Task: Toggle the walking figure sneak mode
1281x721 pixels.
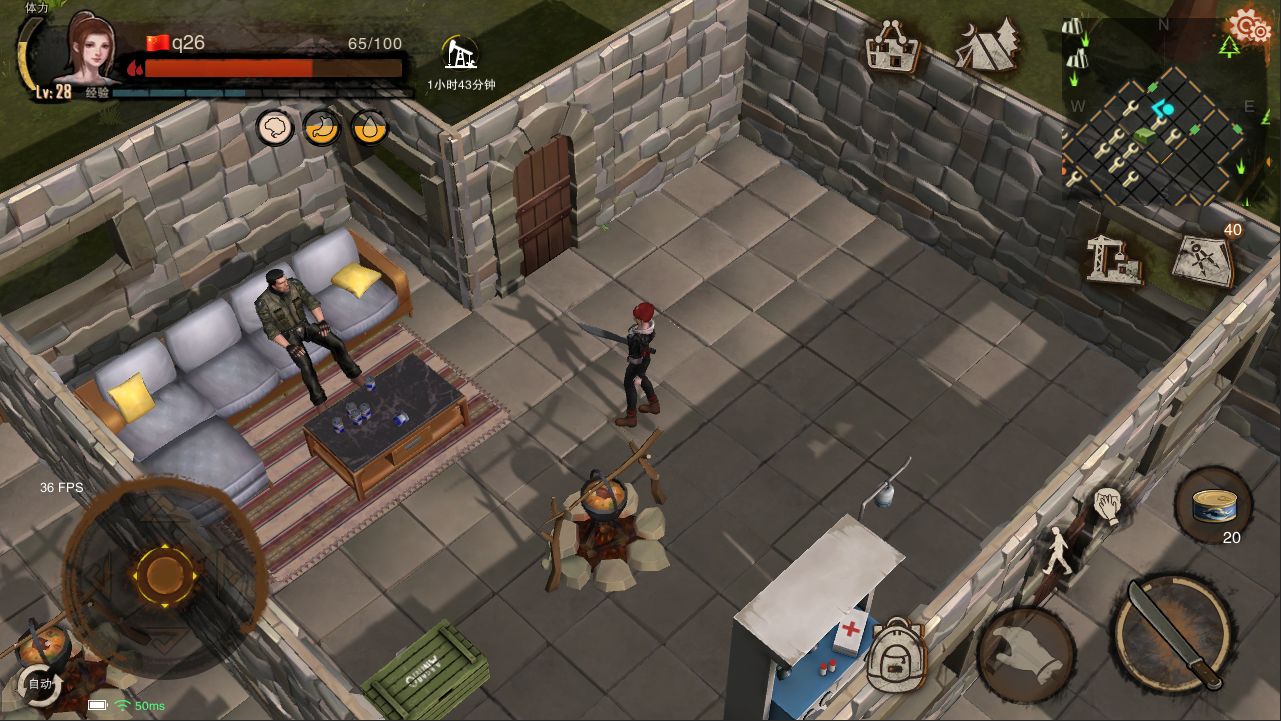Action: pos(1058,550)
